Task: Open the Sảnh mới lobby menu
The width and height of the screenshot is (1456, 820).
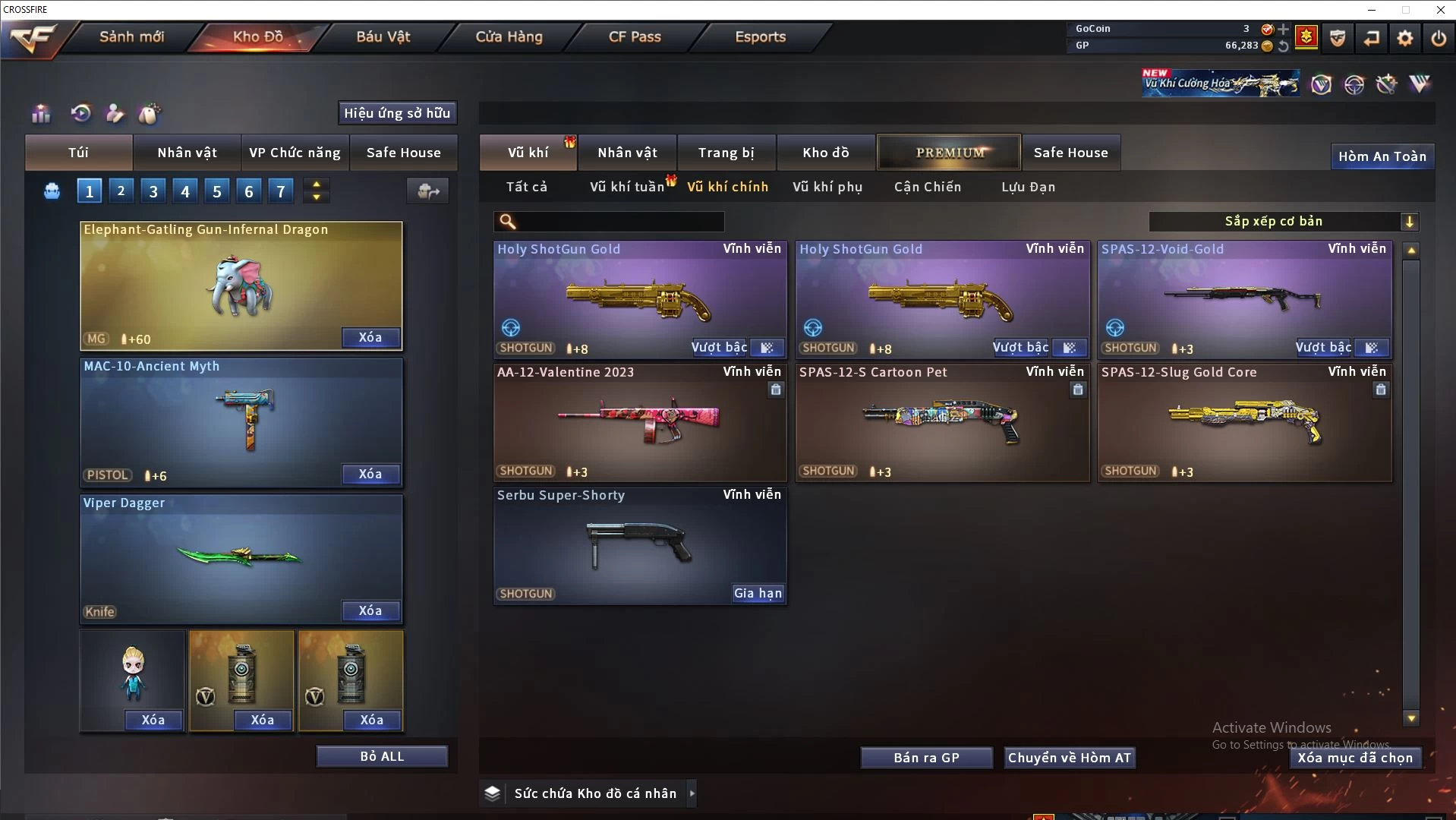Action: coord(131,36)
